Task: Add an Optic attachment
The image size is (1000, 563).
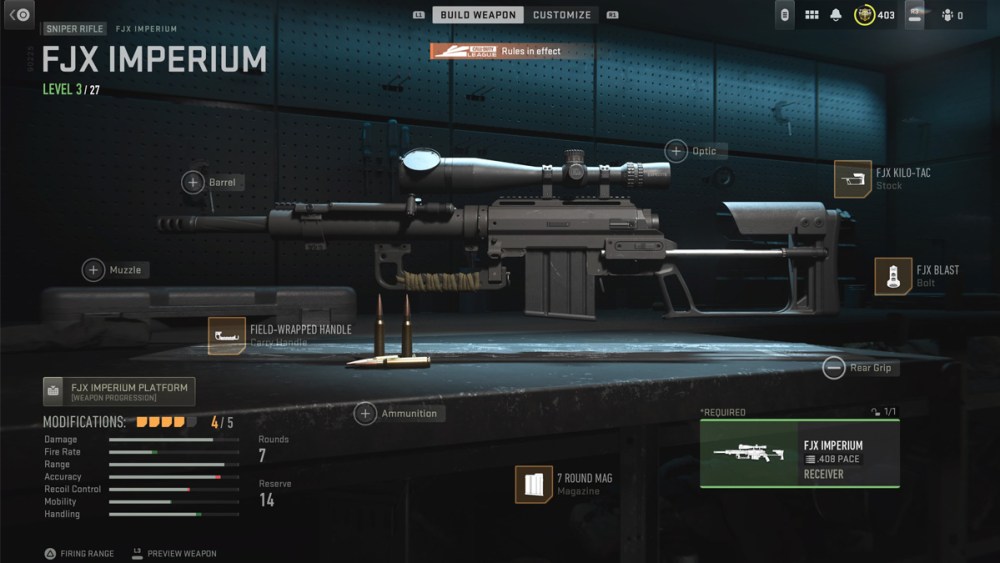Action: coord(677,151)
